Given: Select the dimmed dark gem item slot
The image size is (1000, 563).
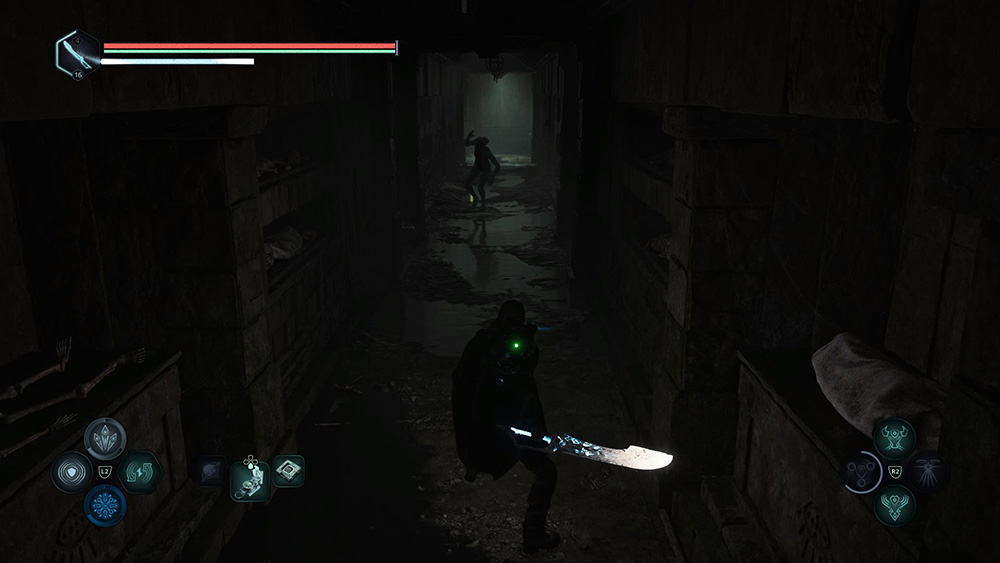Looking at the screenshot, I should [x=211, y=470].
